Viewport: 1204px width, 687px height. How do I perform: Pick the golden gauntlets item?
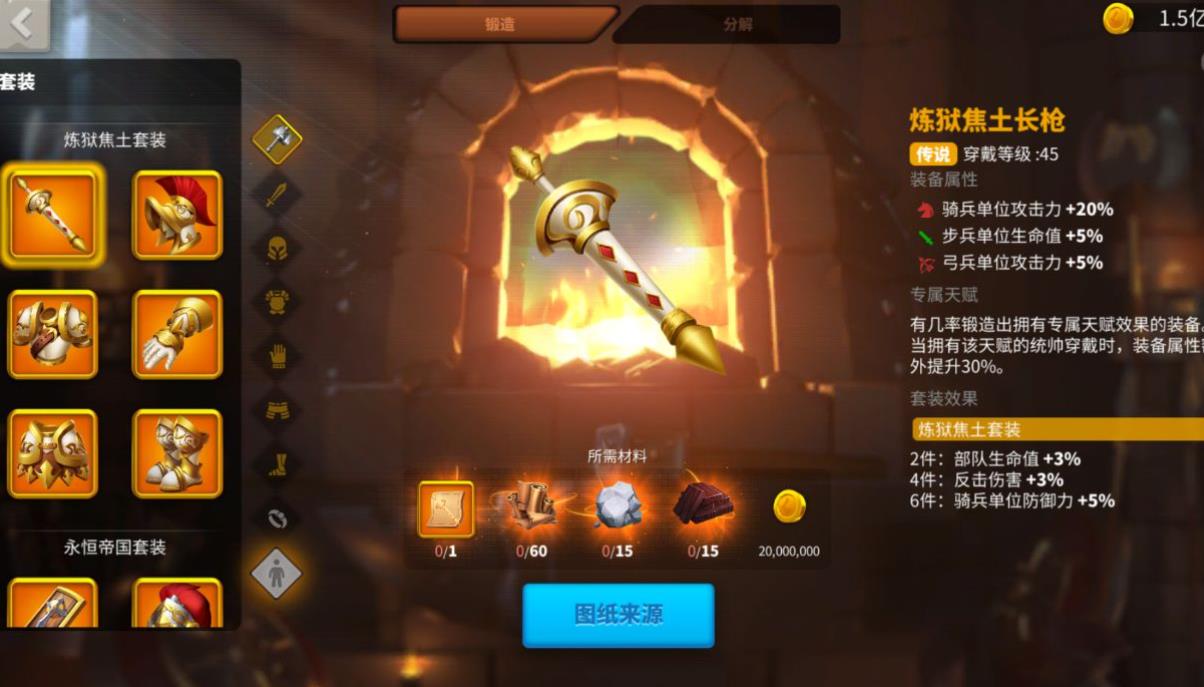pos(177,334)
